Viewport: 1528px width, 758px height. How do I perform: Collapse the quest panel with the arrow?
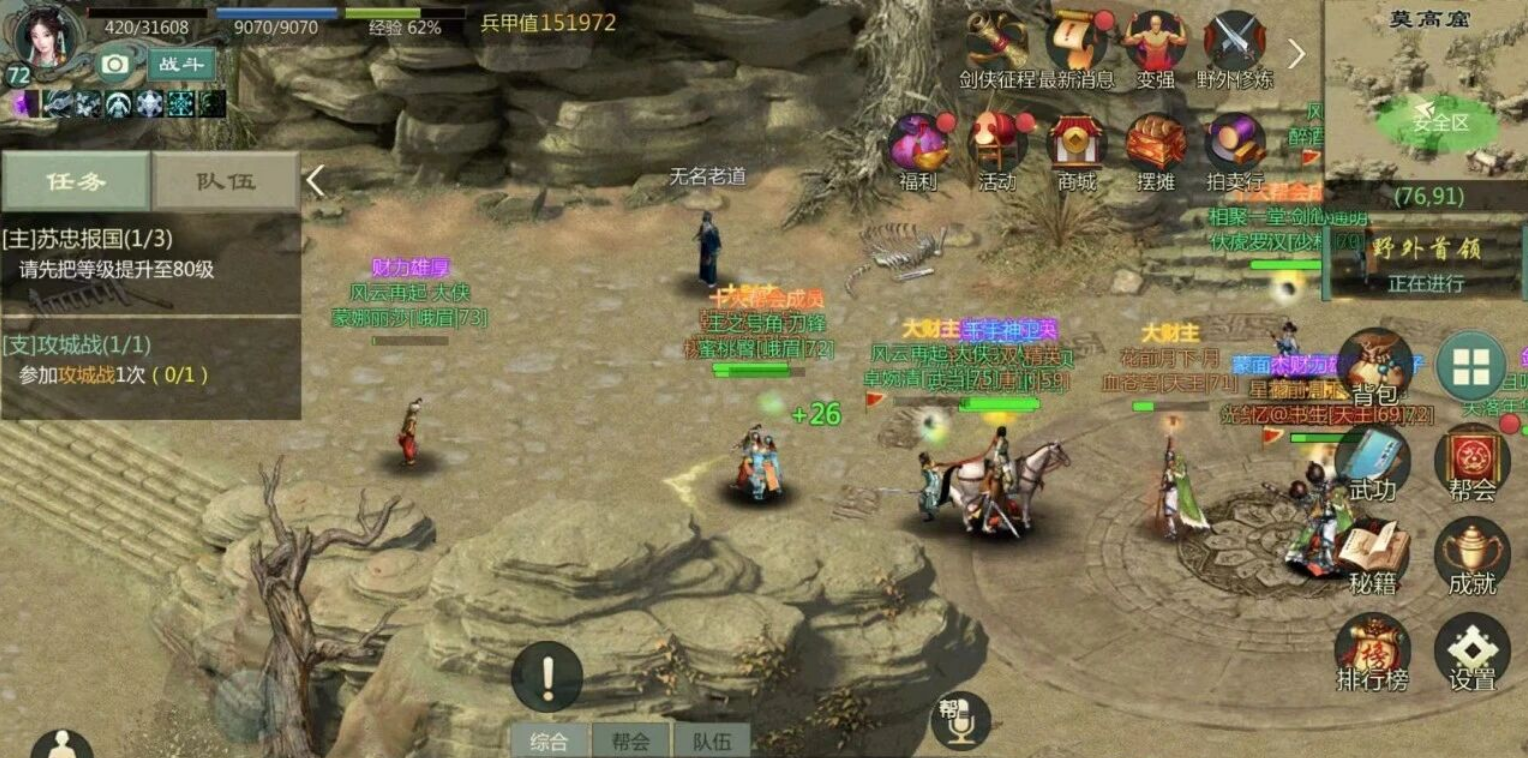[x=315, y=181]
